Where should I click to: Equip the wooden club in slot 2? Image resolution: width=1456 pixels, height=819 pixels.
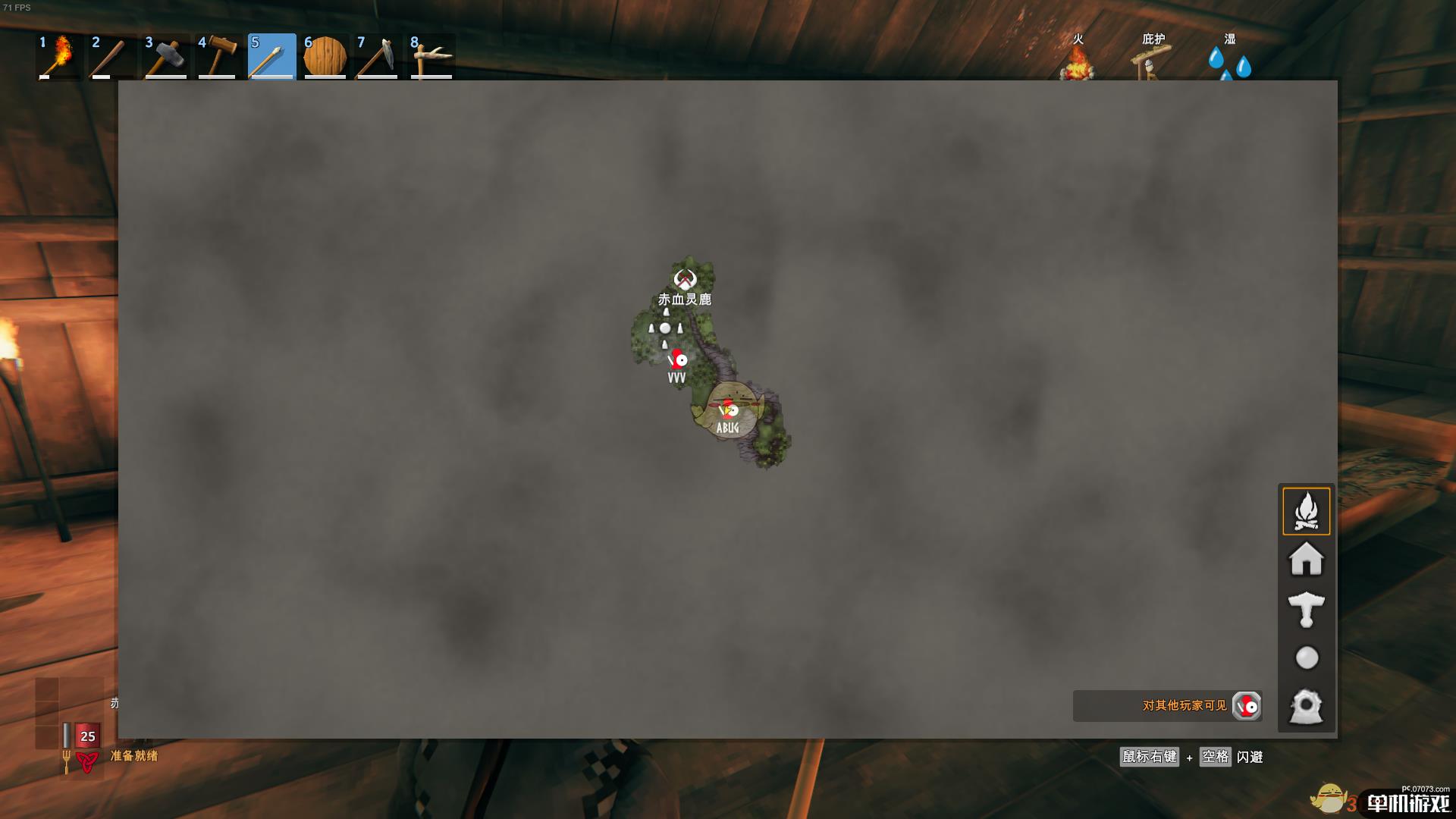point(112,56)
